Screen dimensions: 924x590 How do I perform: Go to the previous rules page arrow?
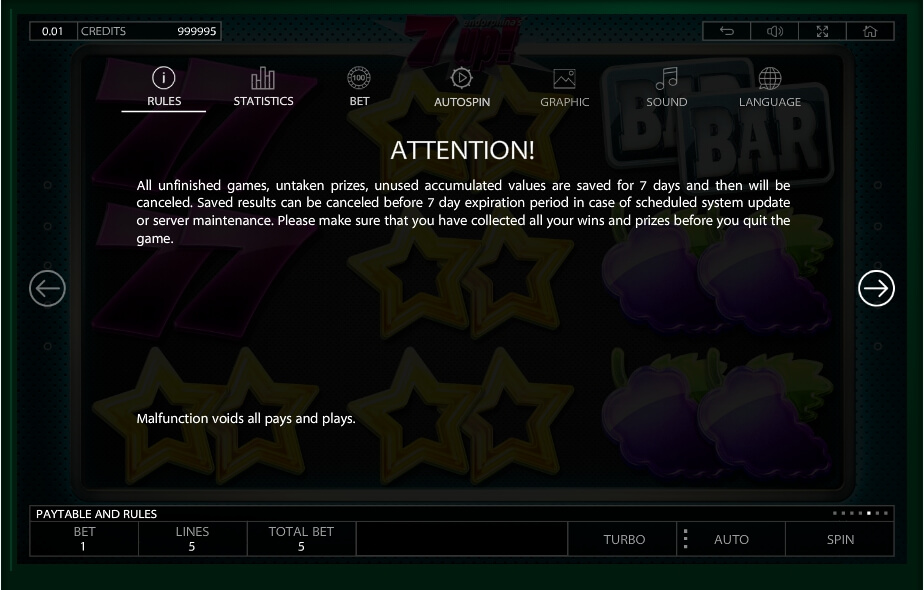pos(48,289)
